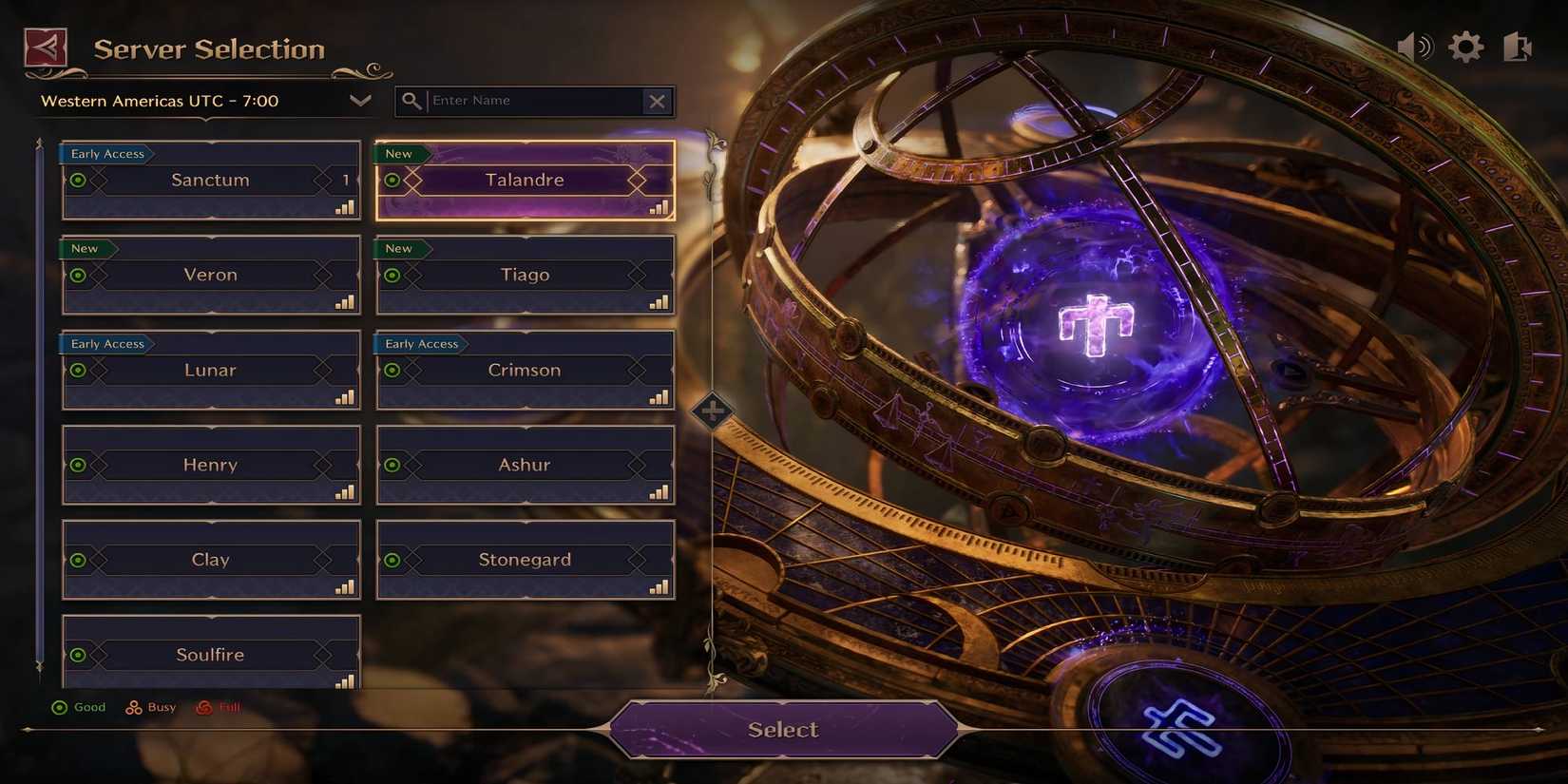
Task: Click the green status indicator on Talandre
Action: point(392,180)
